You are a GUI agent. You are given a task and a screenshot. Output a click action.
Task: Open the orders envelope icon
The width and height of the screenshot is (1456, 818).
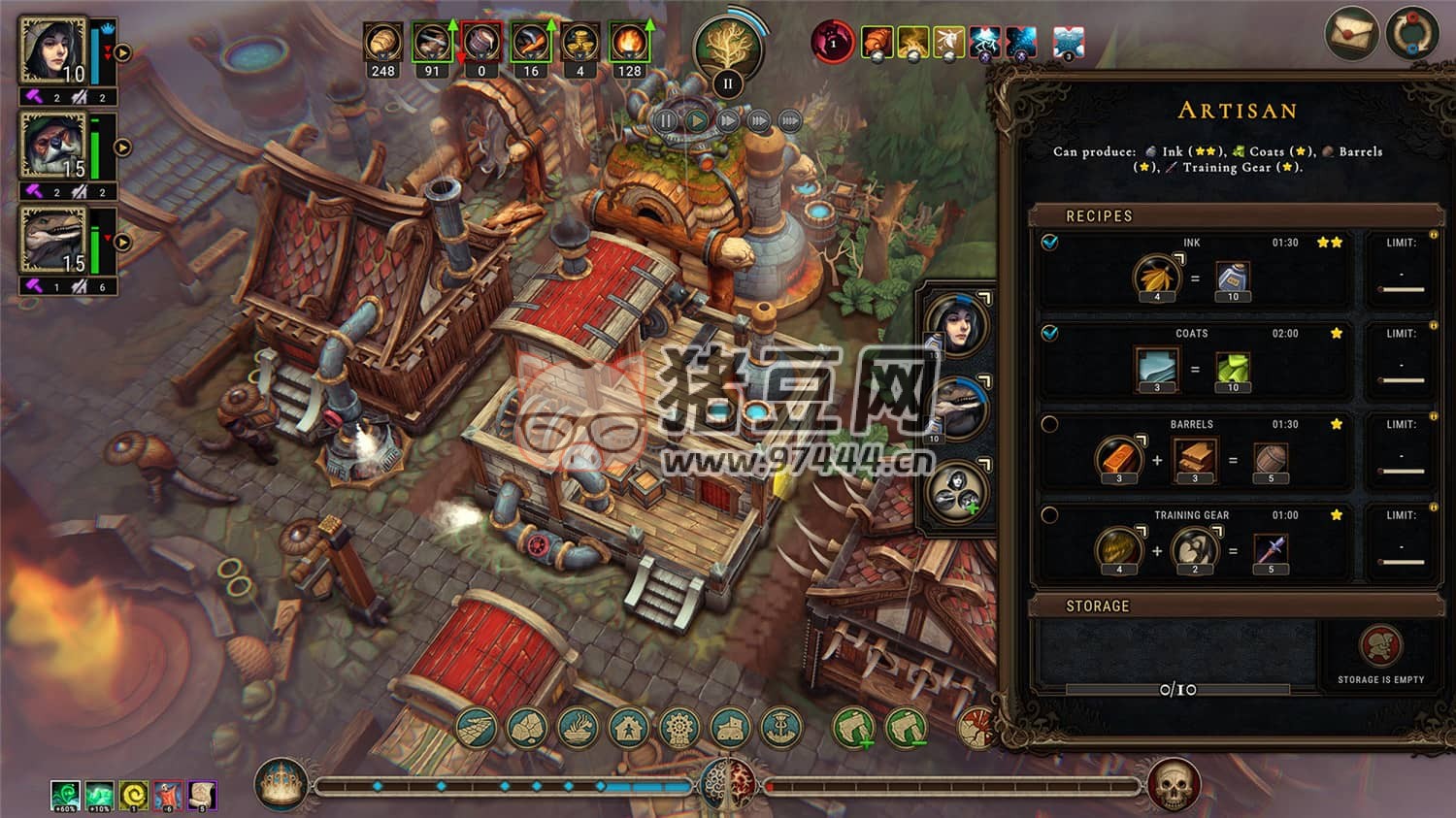pyautogui.click(x=1351, y=34)
